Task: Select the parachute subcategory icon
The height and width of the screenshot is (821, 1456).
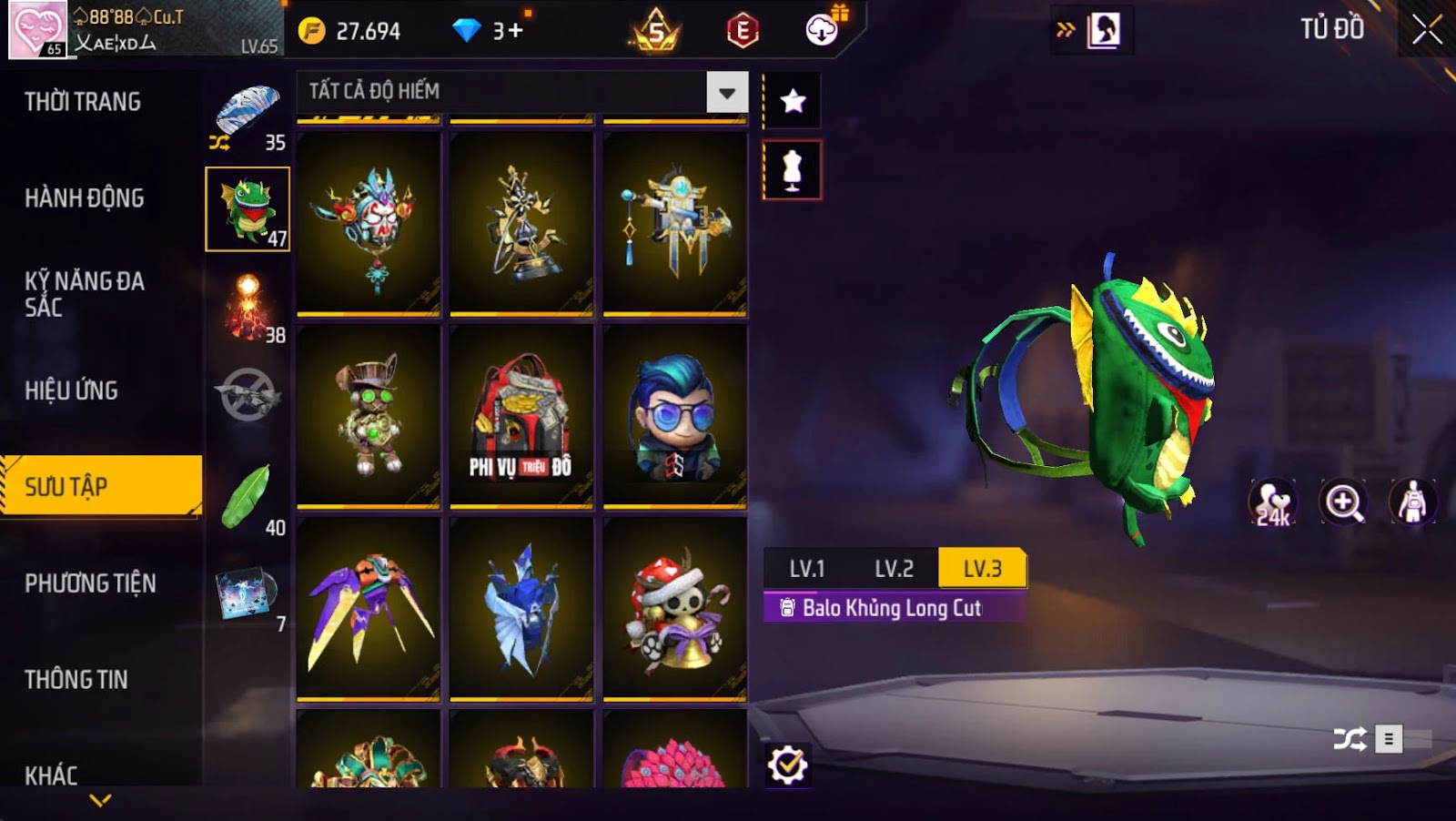Action: [248, 114]
